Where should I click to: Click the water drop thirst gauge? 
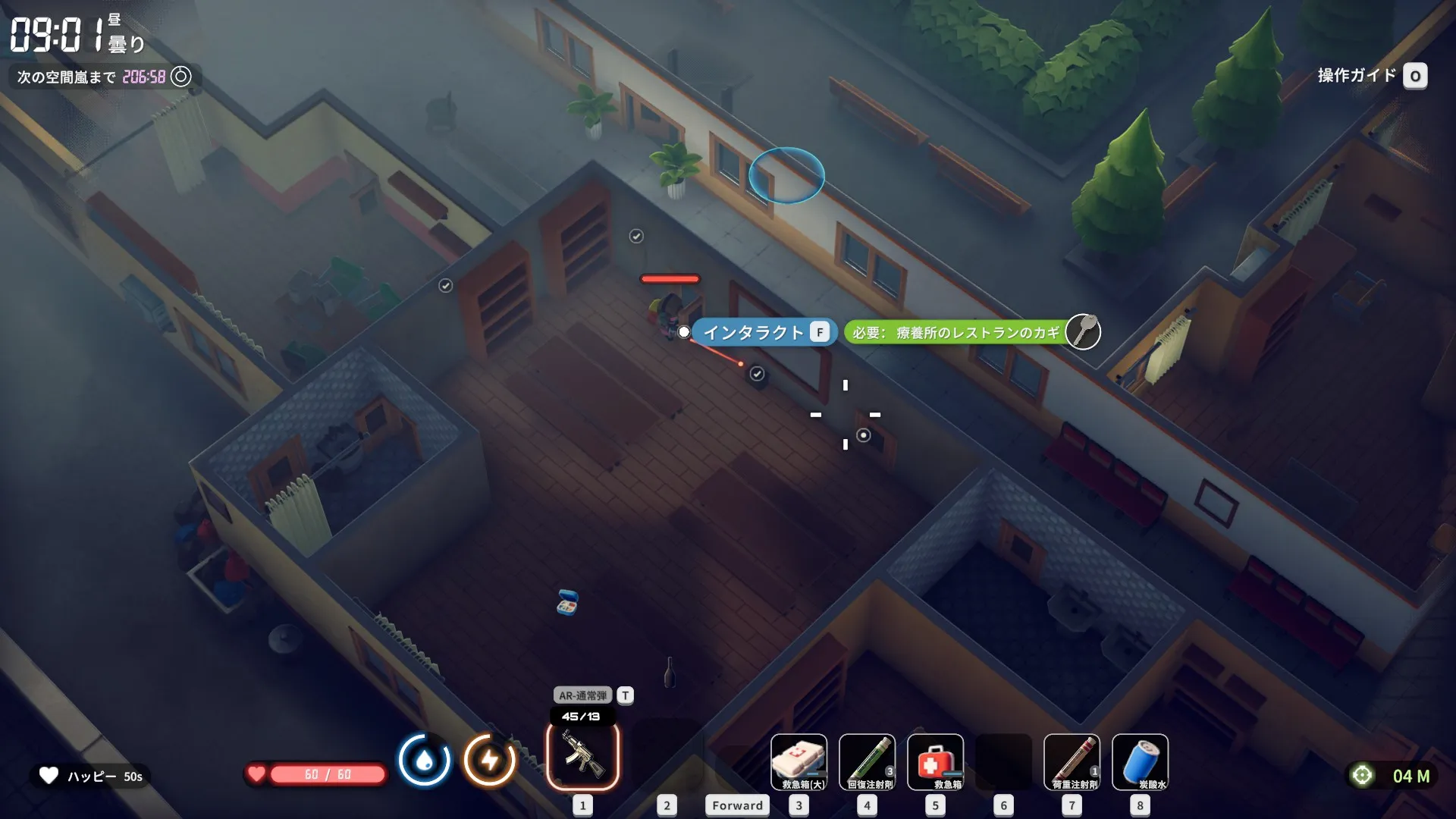[x=424, y=760]
